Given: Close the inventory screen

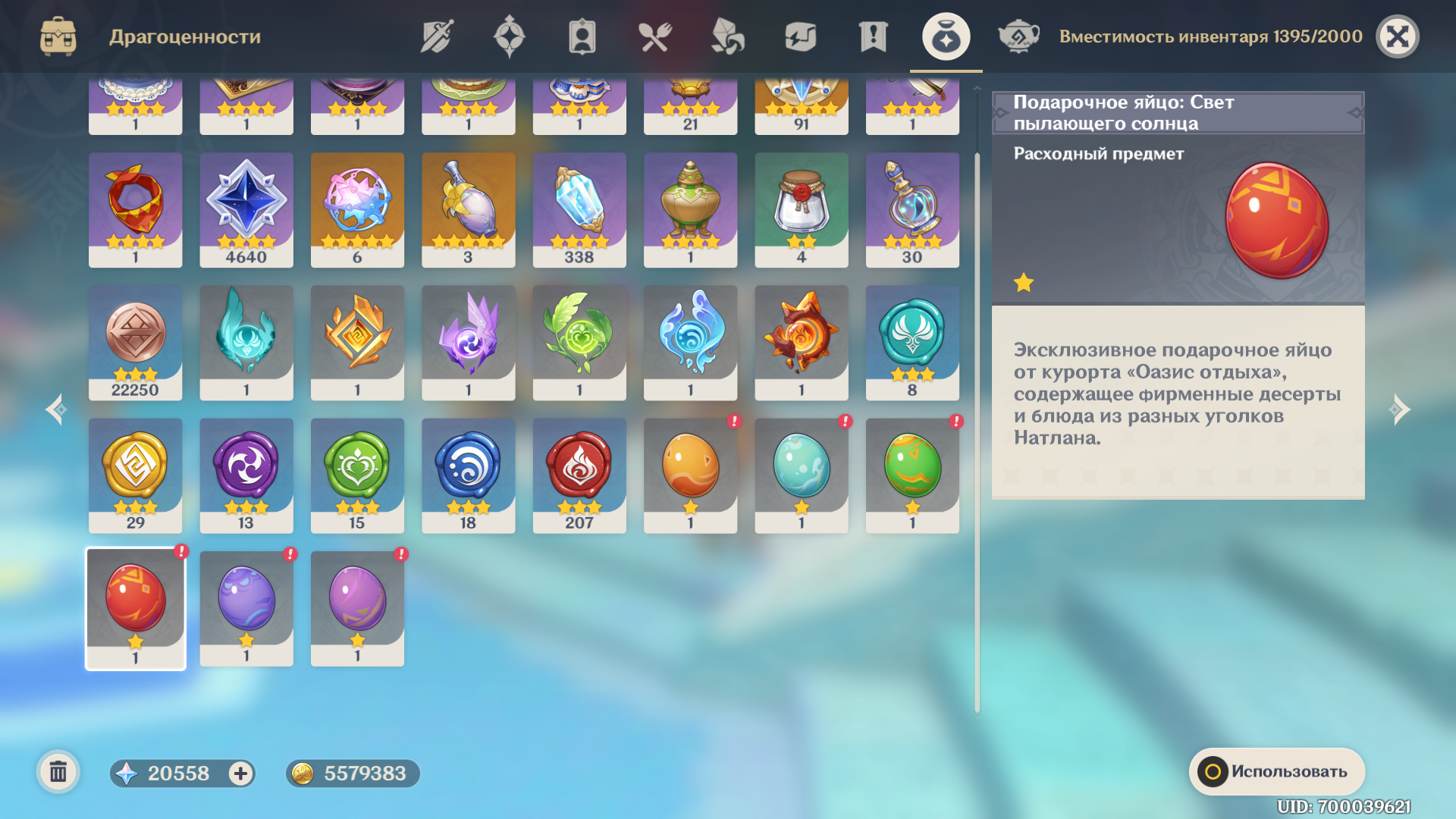Looking at the screenshot, I should [1397, 36].
